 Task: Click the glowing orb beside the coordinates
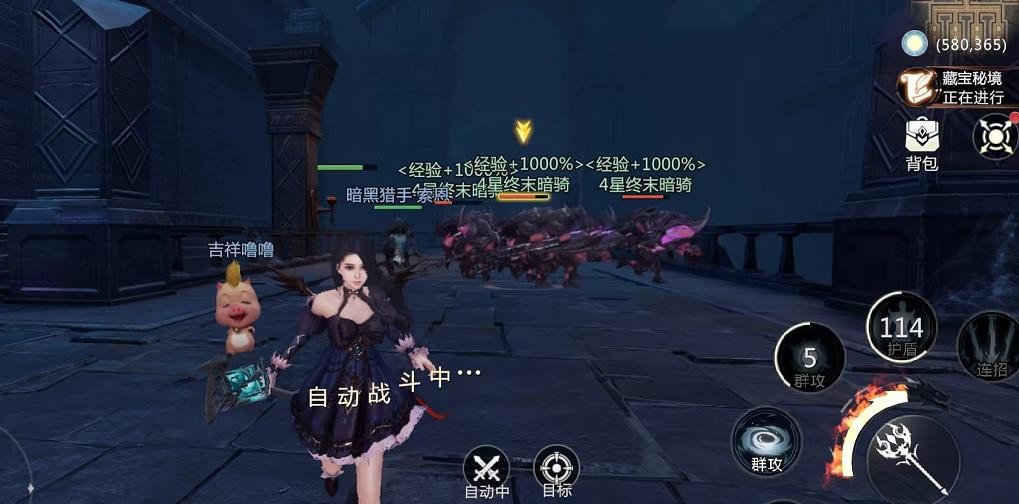tap(913, 43)
